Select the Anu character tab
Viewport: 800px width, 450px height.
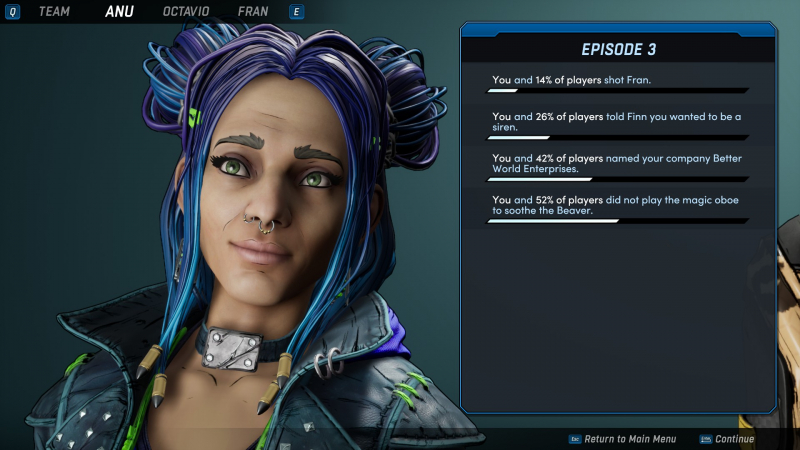click(119, 12)
